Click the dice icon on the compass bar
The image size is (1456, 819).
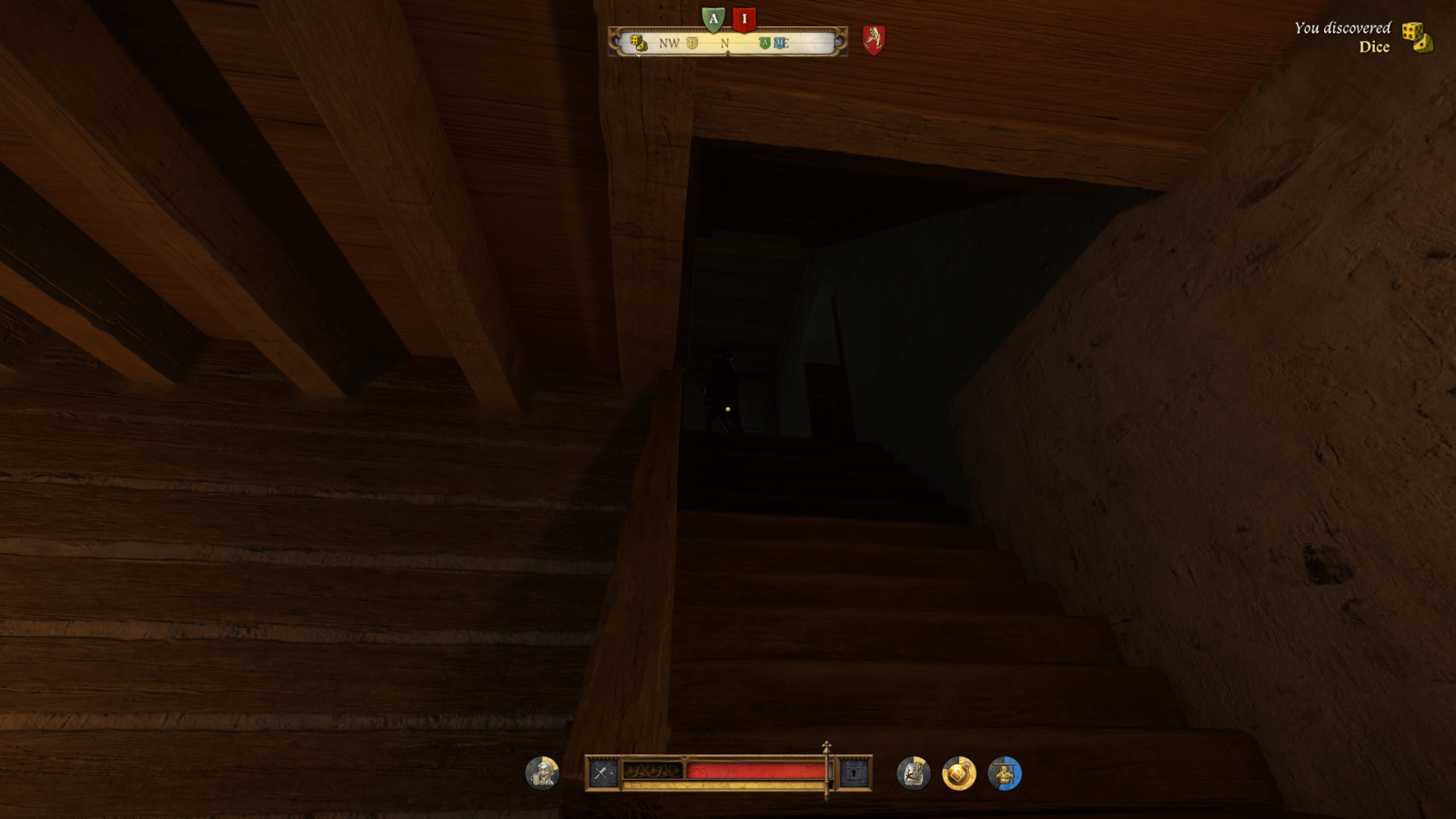[638, 44]
